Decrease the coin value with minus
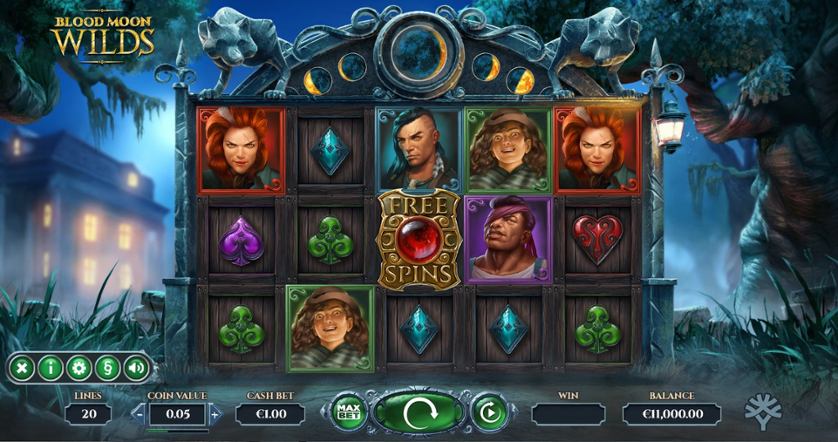This screenshot has height=442, width=838. (x=139, y=414)
